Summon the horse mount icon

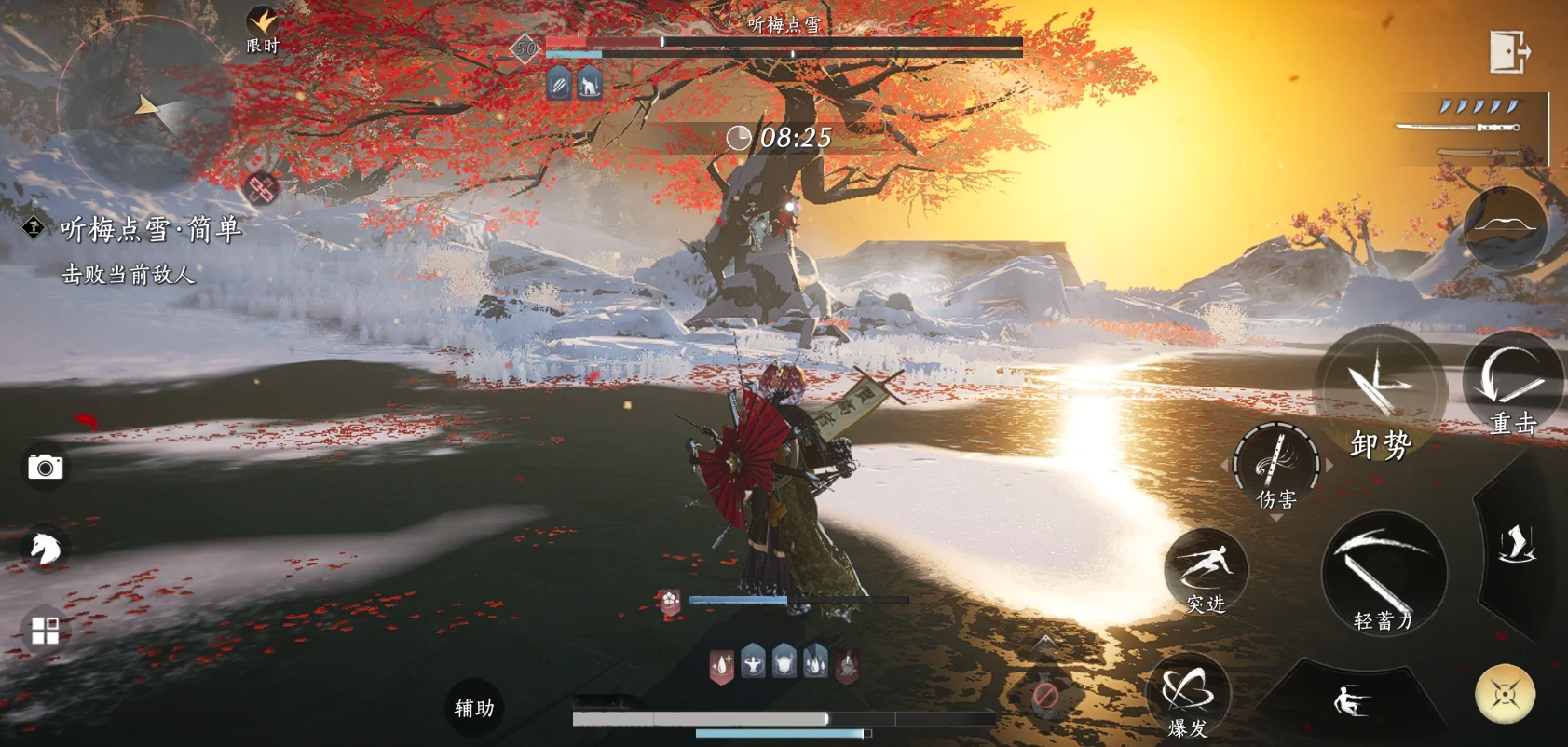coord(45,549)
